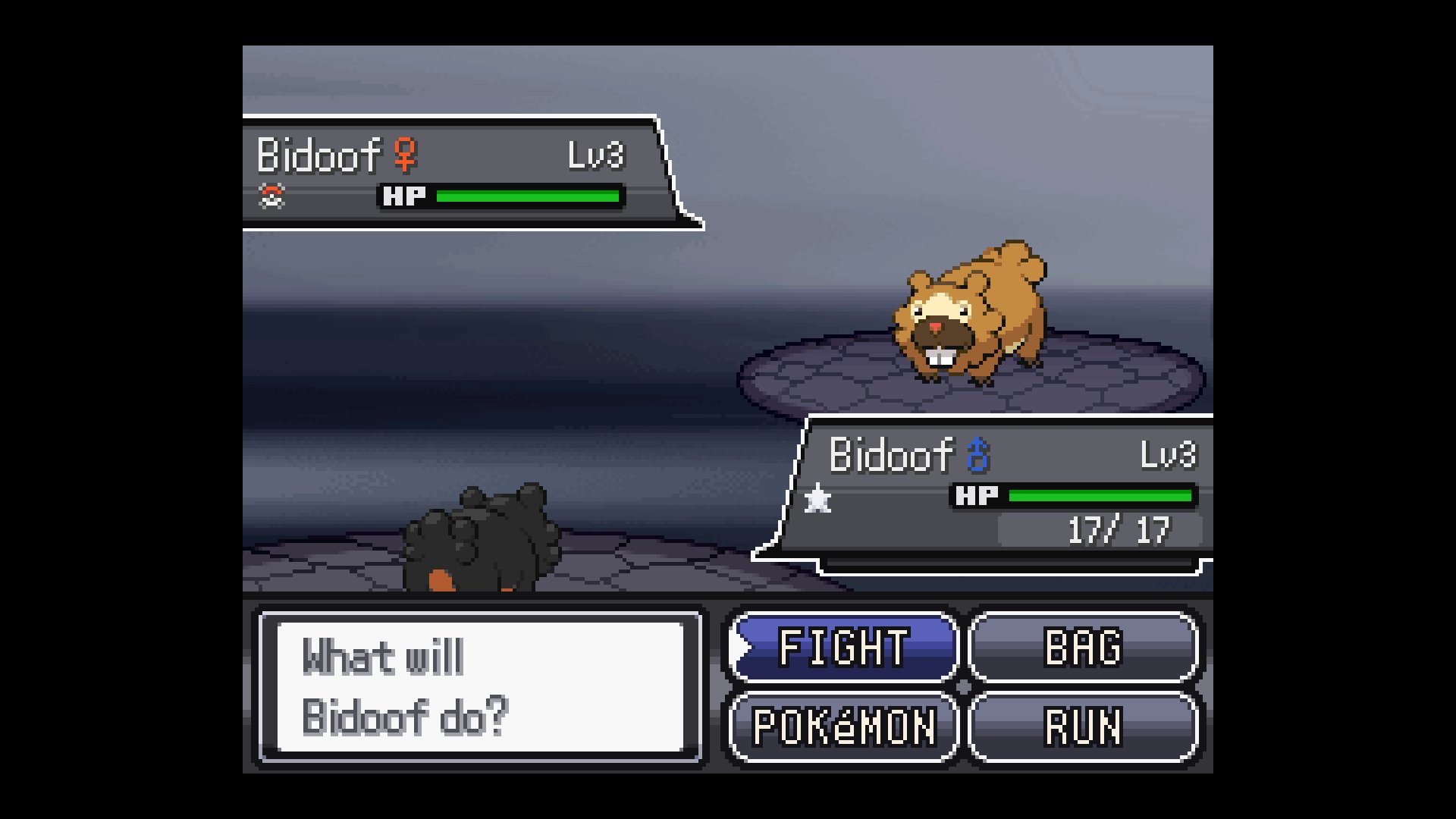1456x819 pixels.
Task: Select the POKéMON party option
Action: click(843, 726)
